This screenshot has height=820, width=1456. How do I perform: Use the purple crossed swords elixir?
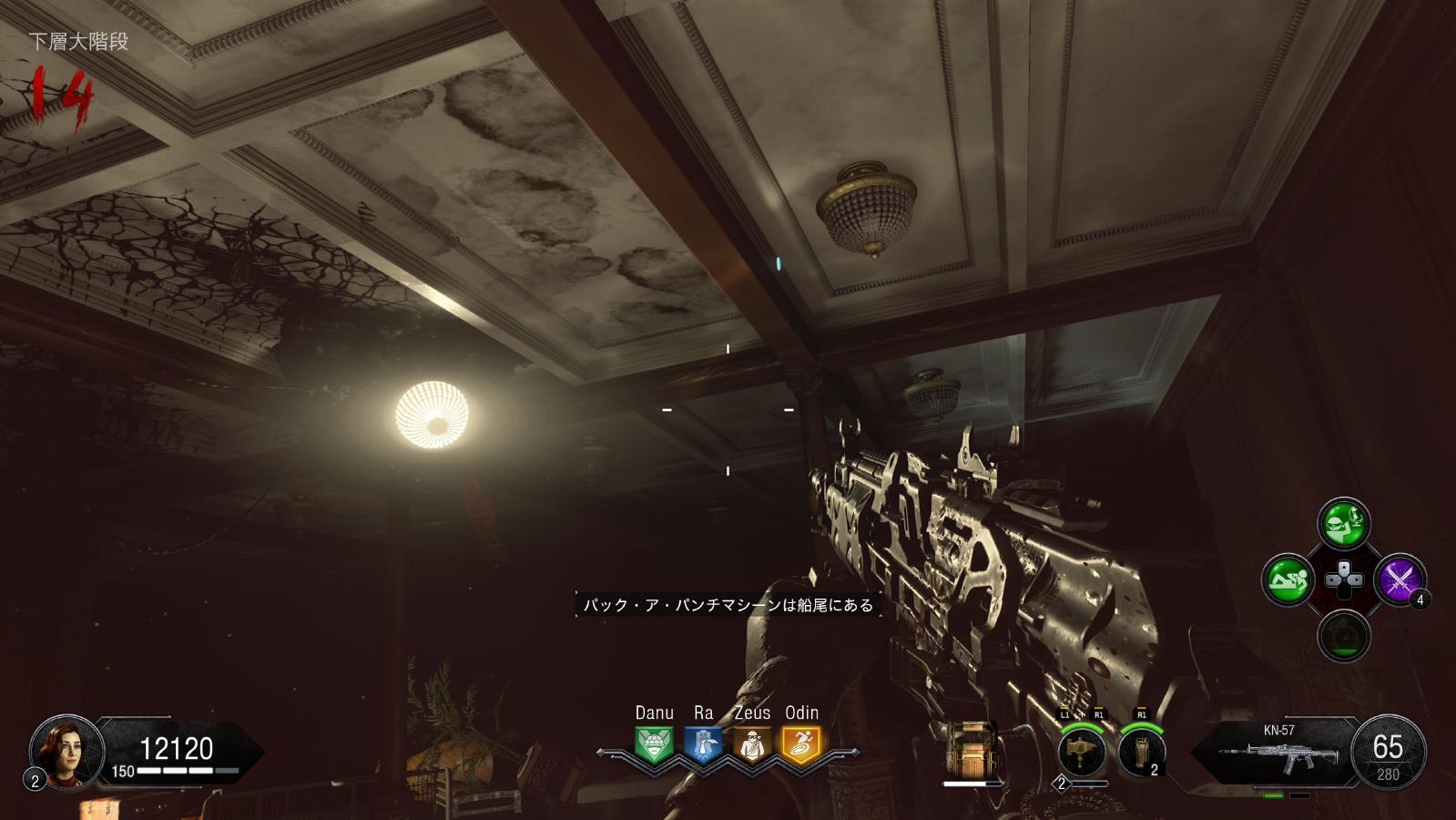[x=1400, y=579]
